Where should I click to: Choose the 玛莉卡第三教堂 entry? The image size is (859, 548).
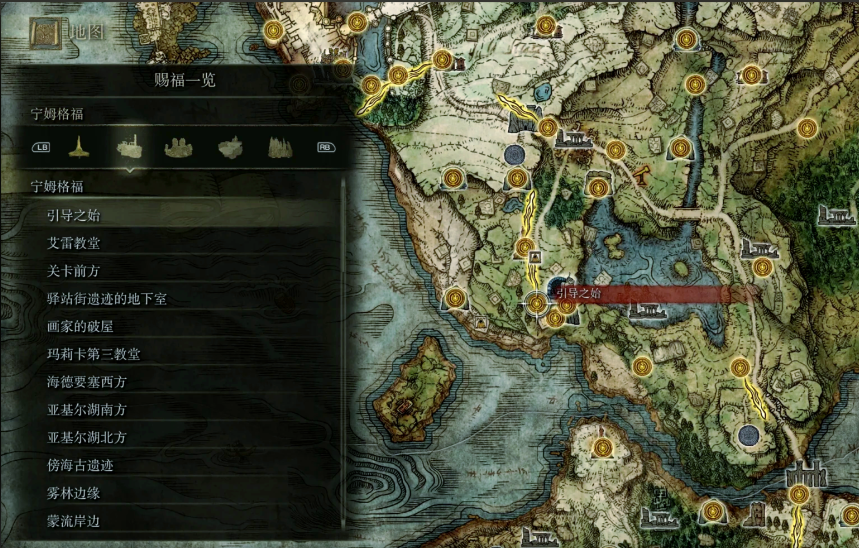[x=93, y=354]
